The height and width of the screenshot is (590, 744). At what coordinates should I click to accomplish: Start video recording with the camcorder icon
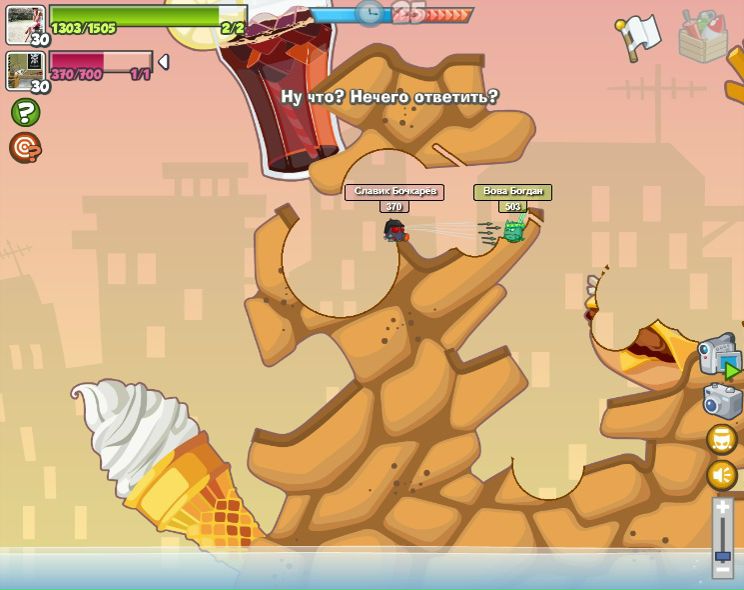(x=720, y=357)
